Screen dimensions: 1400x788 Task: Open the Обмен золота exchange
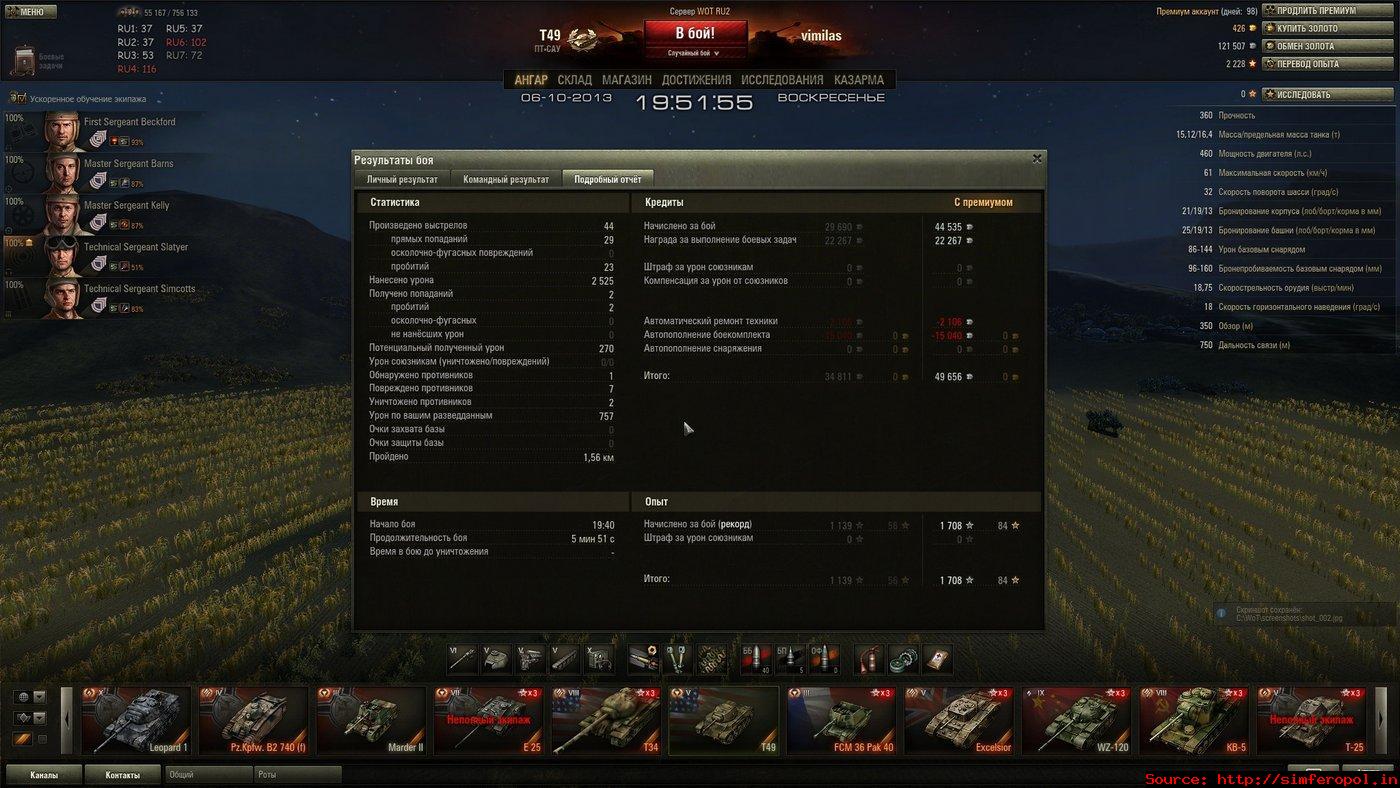[1329, 46]
